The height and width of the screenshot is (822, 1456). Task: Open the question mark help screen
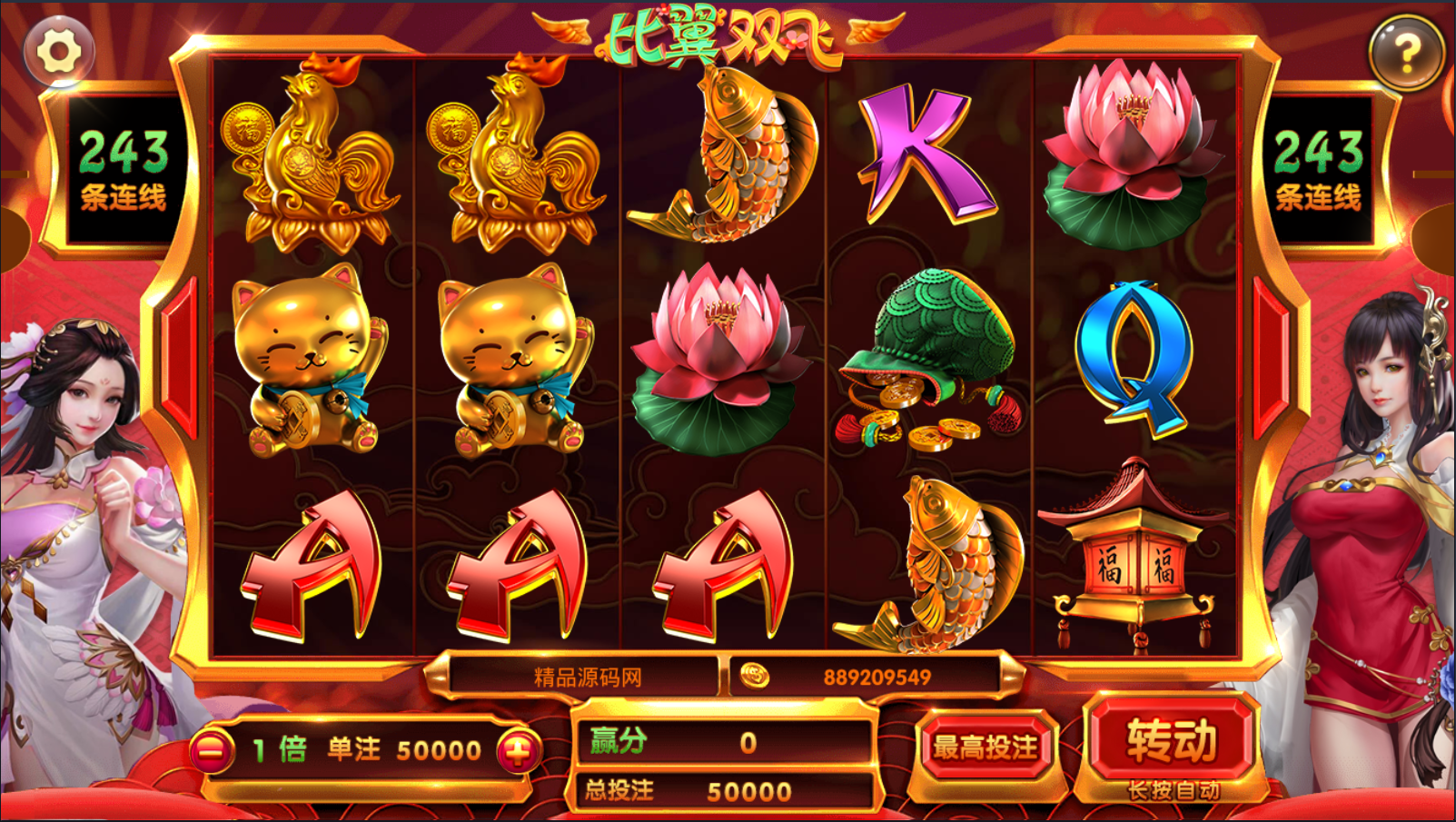[x=1406, y=54]
